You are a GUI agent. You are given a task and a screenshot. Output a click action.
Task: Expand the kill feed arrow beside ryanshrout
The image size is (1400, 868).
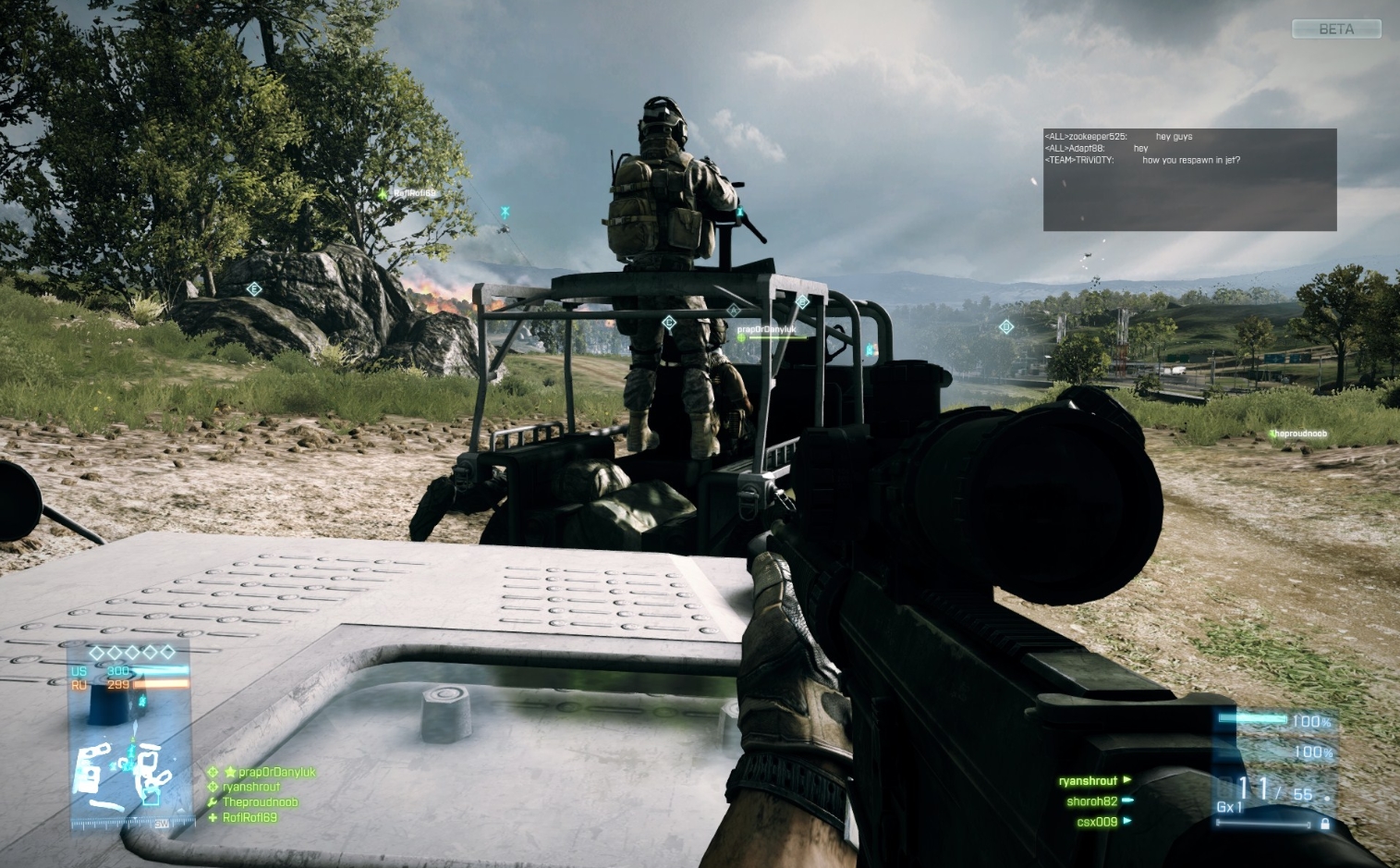pos(1126,779)
